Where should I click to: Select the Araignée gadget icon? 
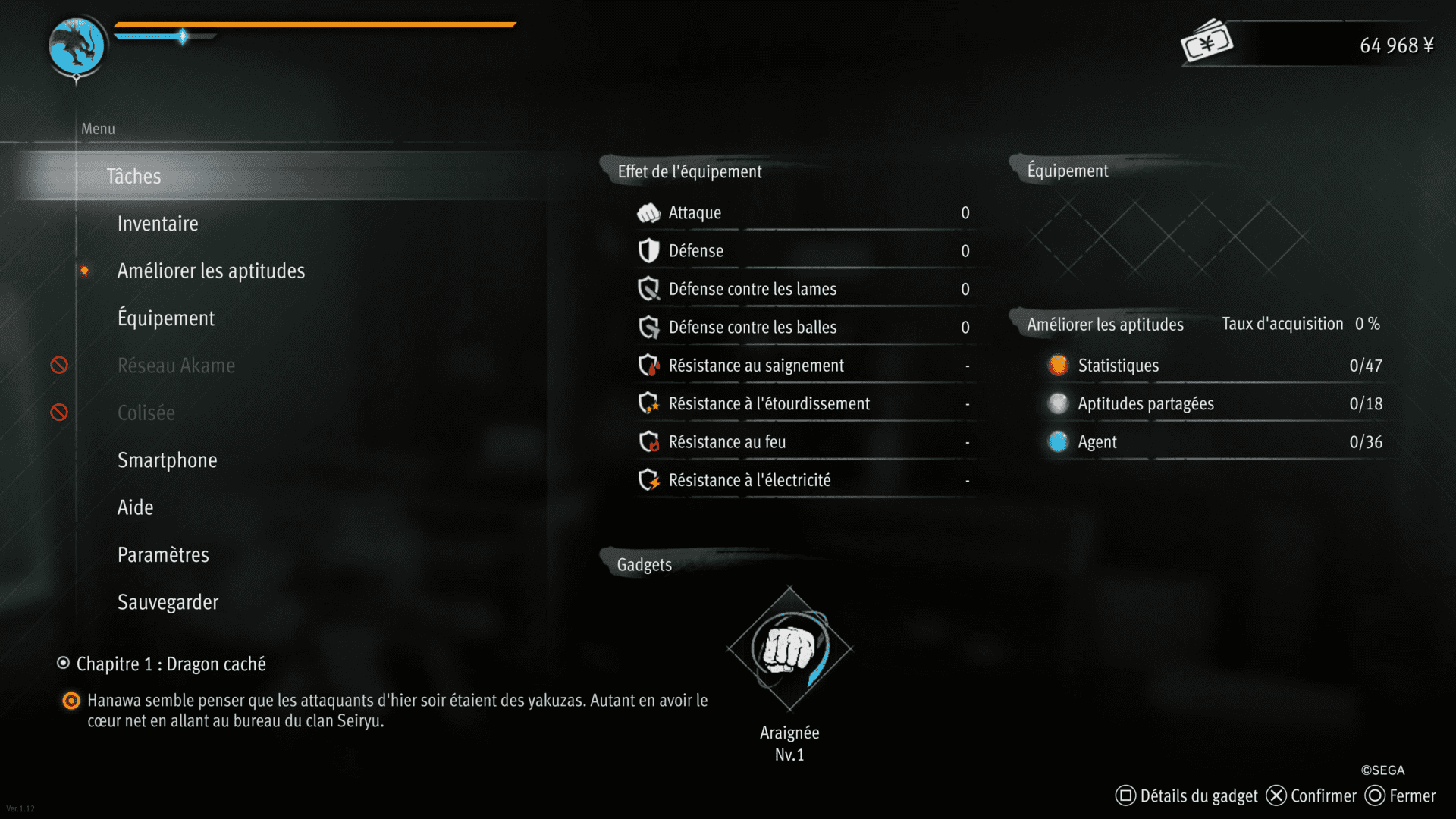(789, 649)
